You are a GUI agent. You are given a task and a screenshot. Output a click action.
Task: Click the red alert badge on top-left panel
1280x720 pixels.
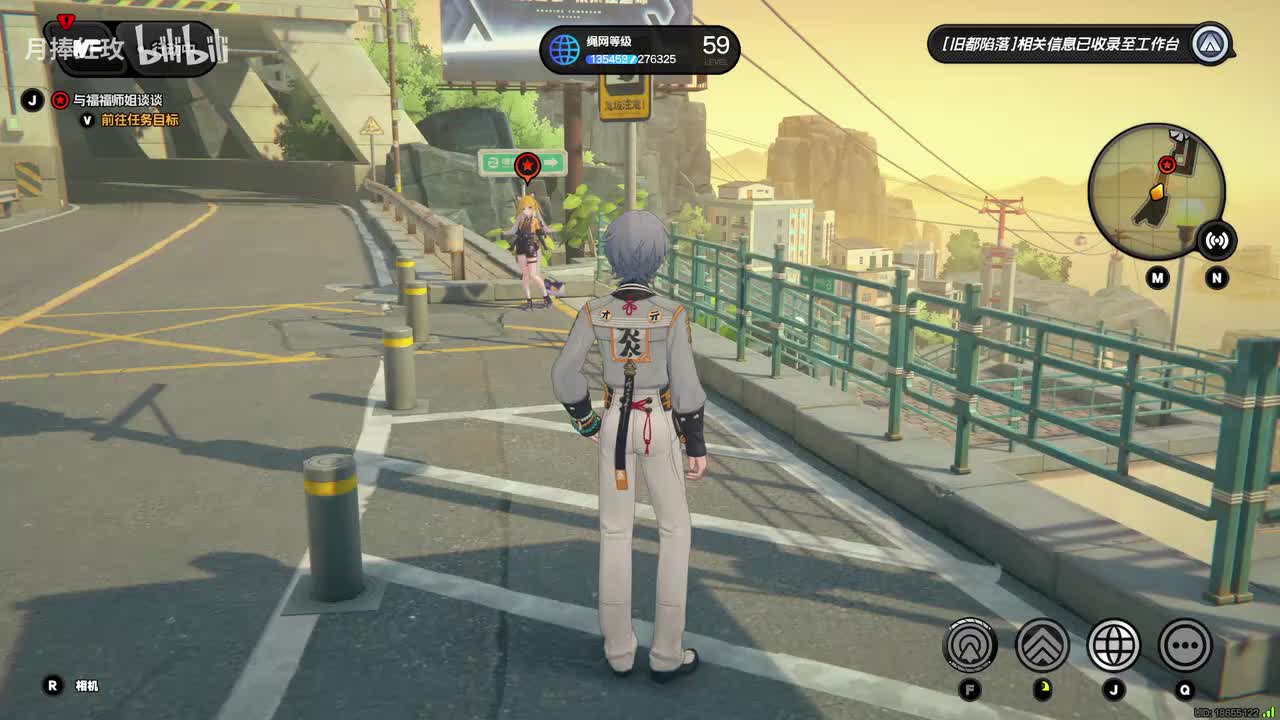[x=66, y=21]
